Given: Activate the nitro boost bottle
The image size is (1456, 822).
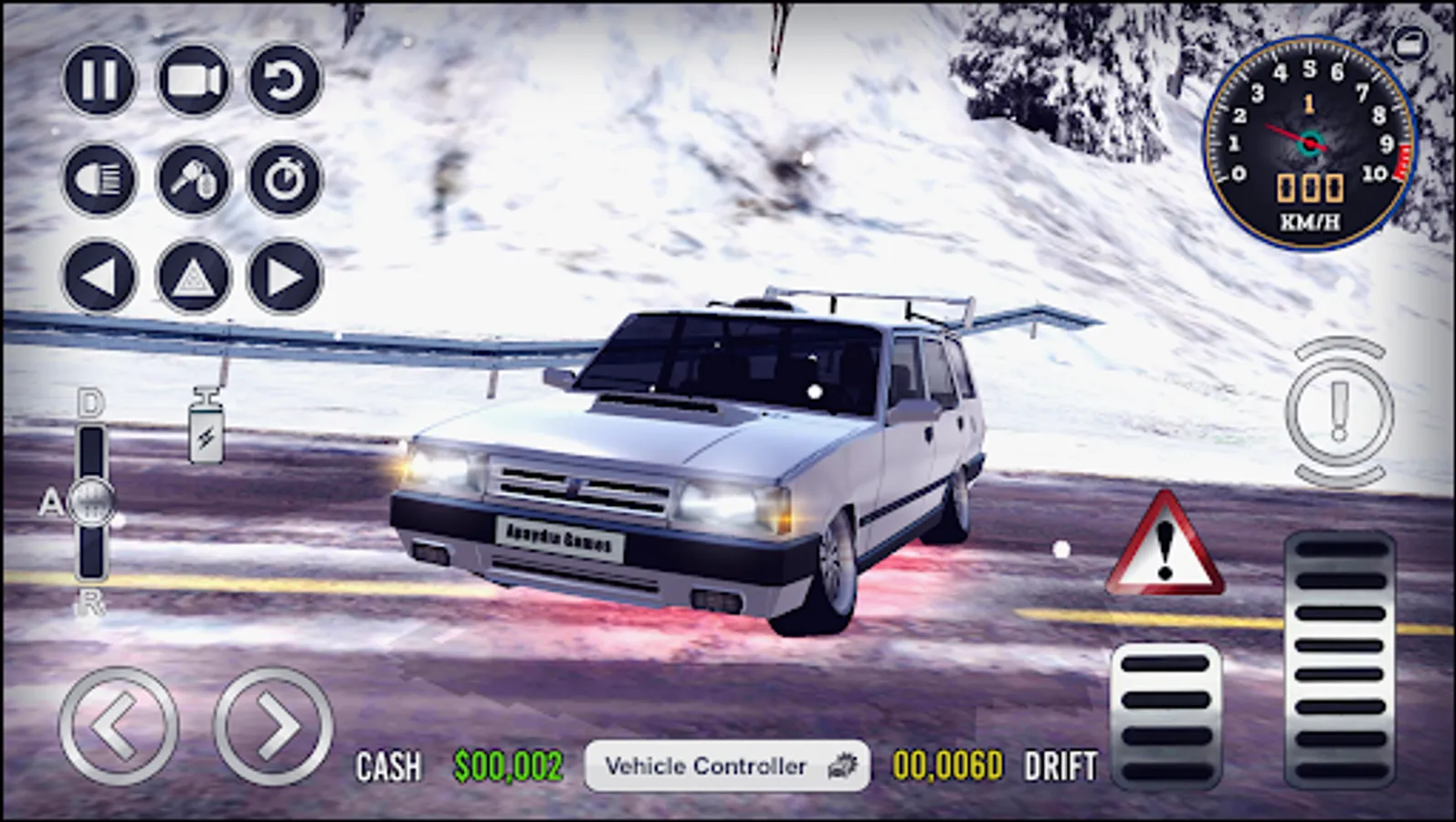Looking at the screenshot, I should [x=206, y=427].
